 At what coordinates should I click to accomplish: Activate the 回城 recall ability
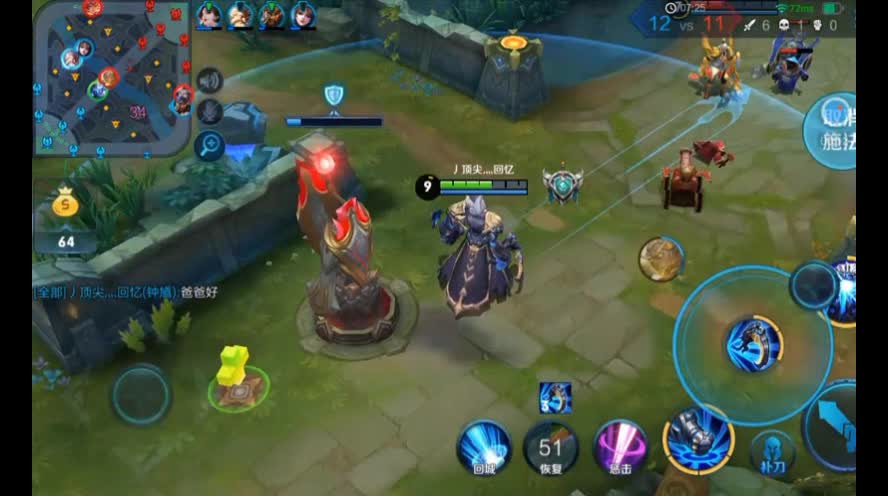pos(485,446)
